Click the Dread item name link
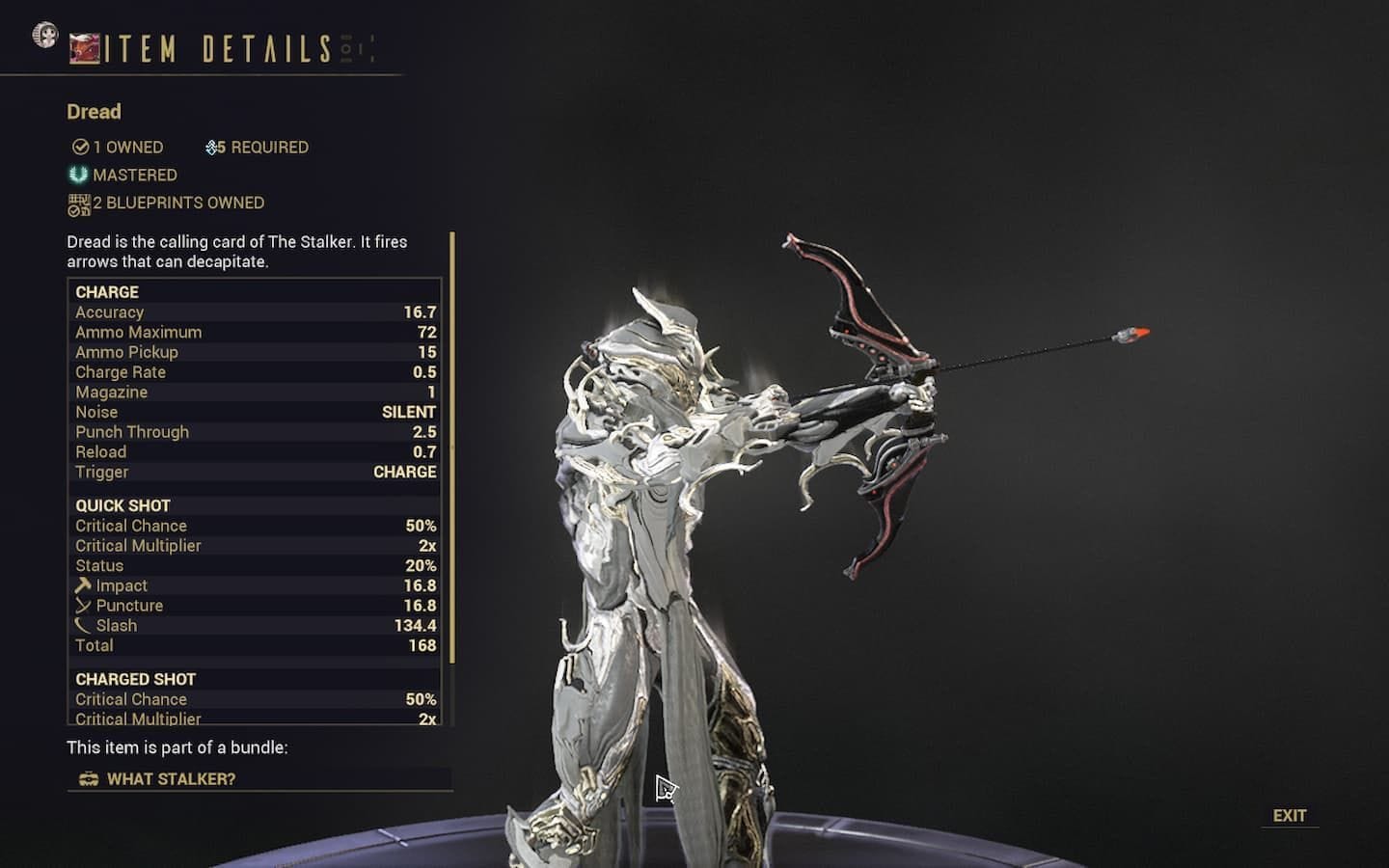 (93, 112)
